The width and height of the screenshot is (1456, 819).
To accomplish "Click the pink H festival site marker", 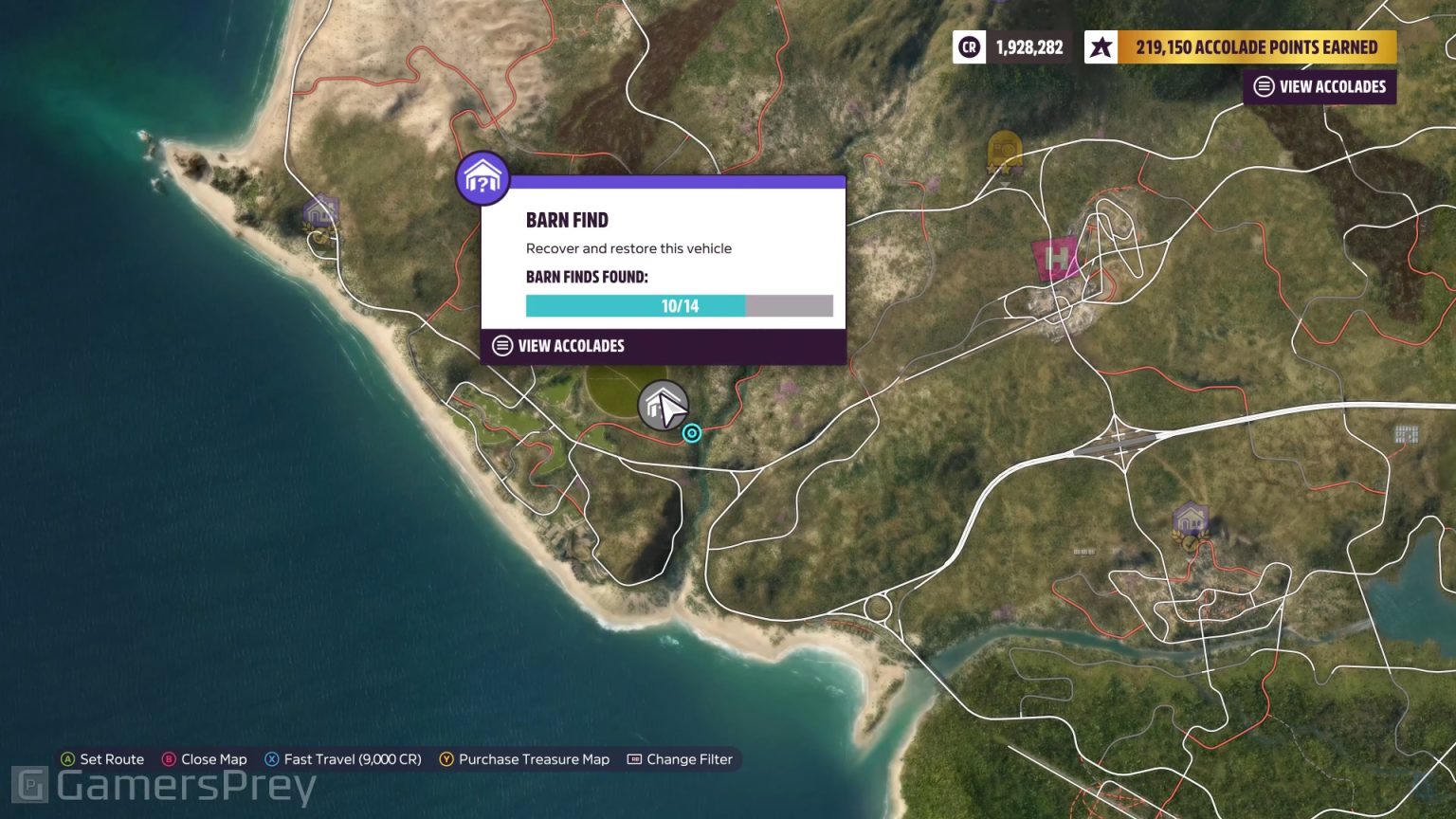I will click(1055, 256).
